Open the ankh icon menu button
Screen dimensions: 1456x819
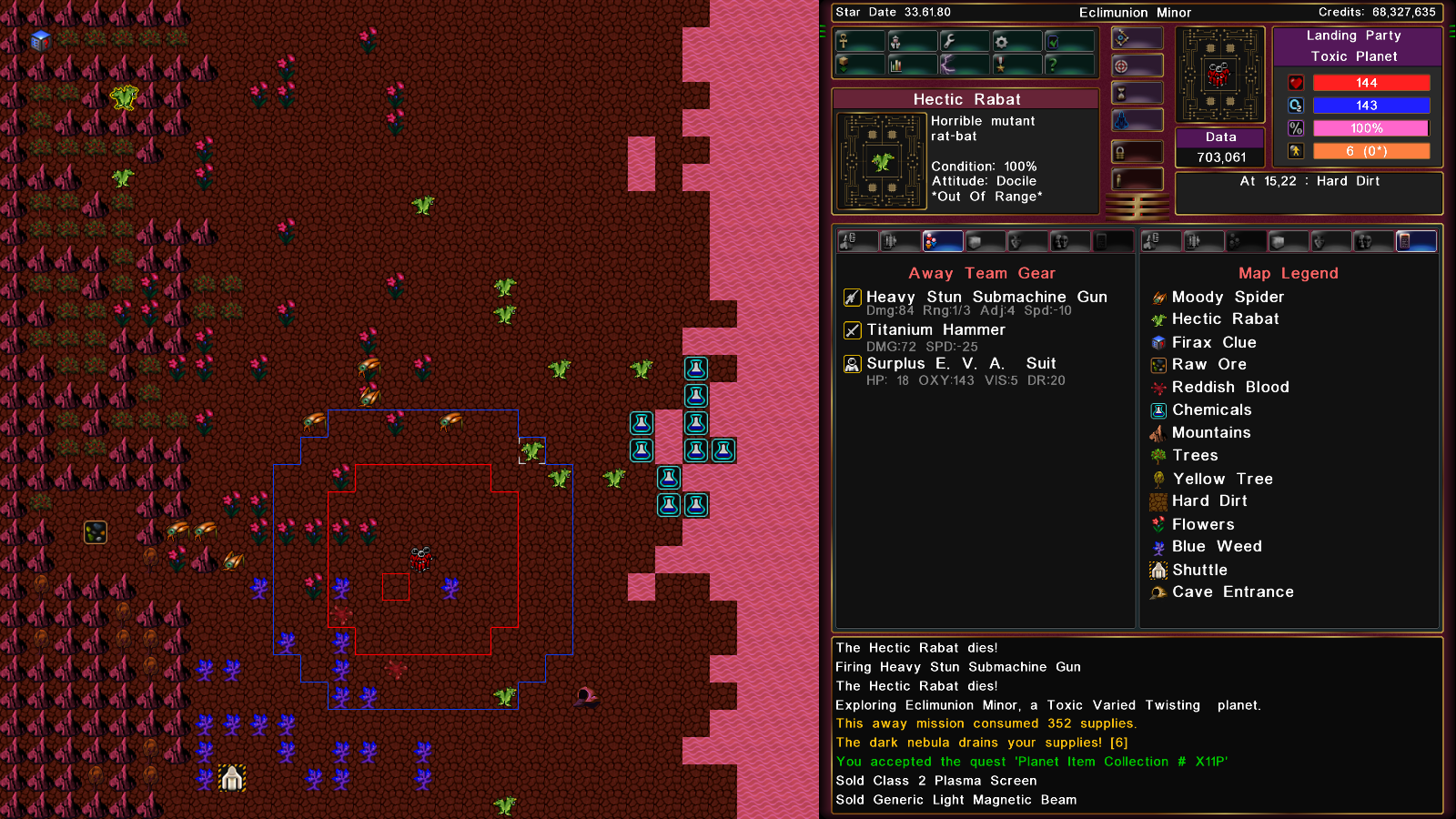point(860,41)
